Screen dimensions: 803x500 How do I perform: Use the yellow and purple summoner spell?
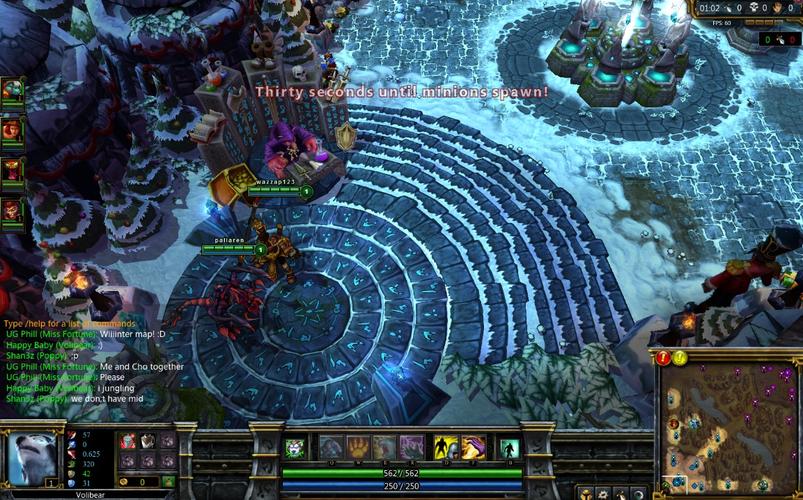[473, 447]
